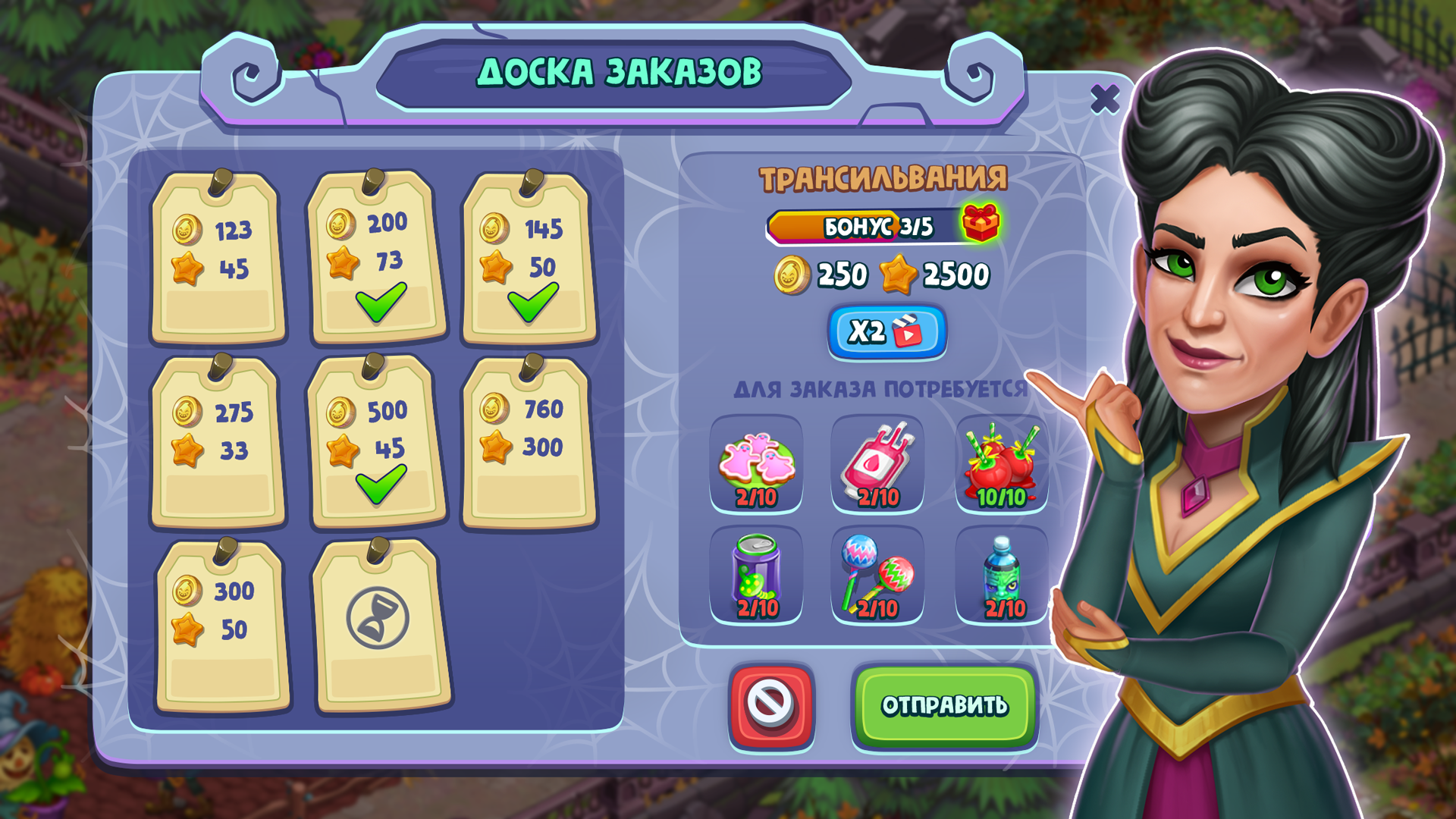1456x819 pixels.
Task: Select the Трансильвания header title
Action: click(882, 179)
